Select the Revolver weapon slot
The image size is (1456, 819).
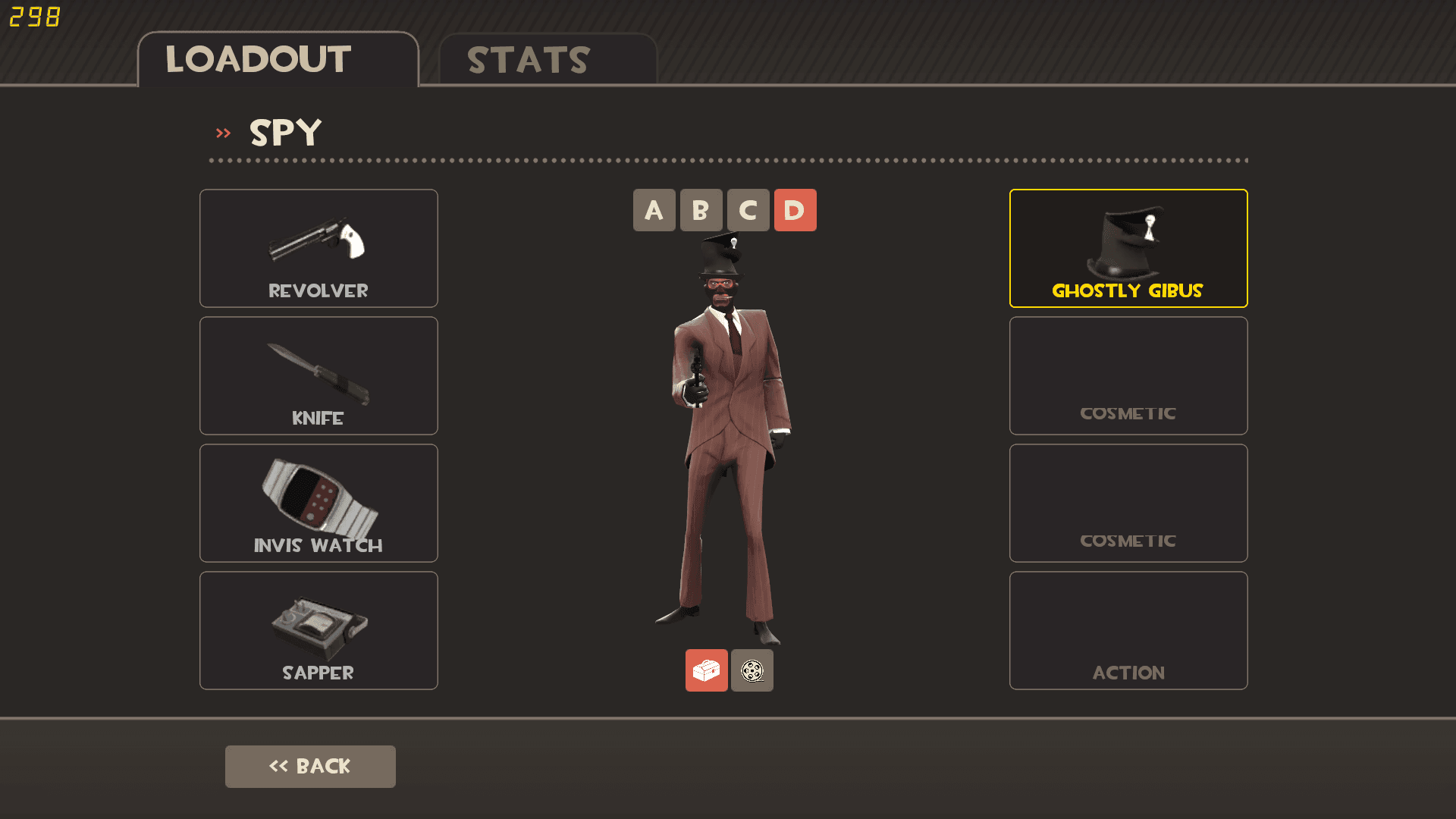(318, 248)
